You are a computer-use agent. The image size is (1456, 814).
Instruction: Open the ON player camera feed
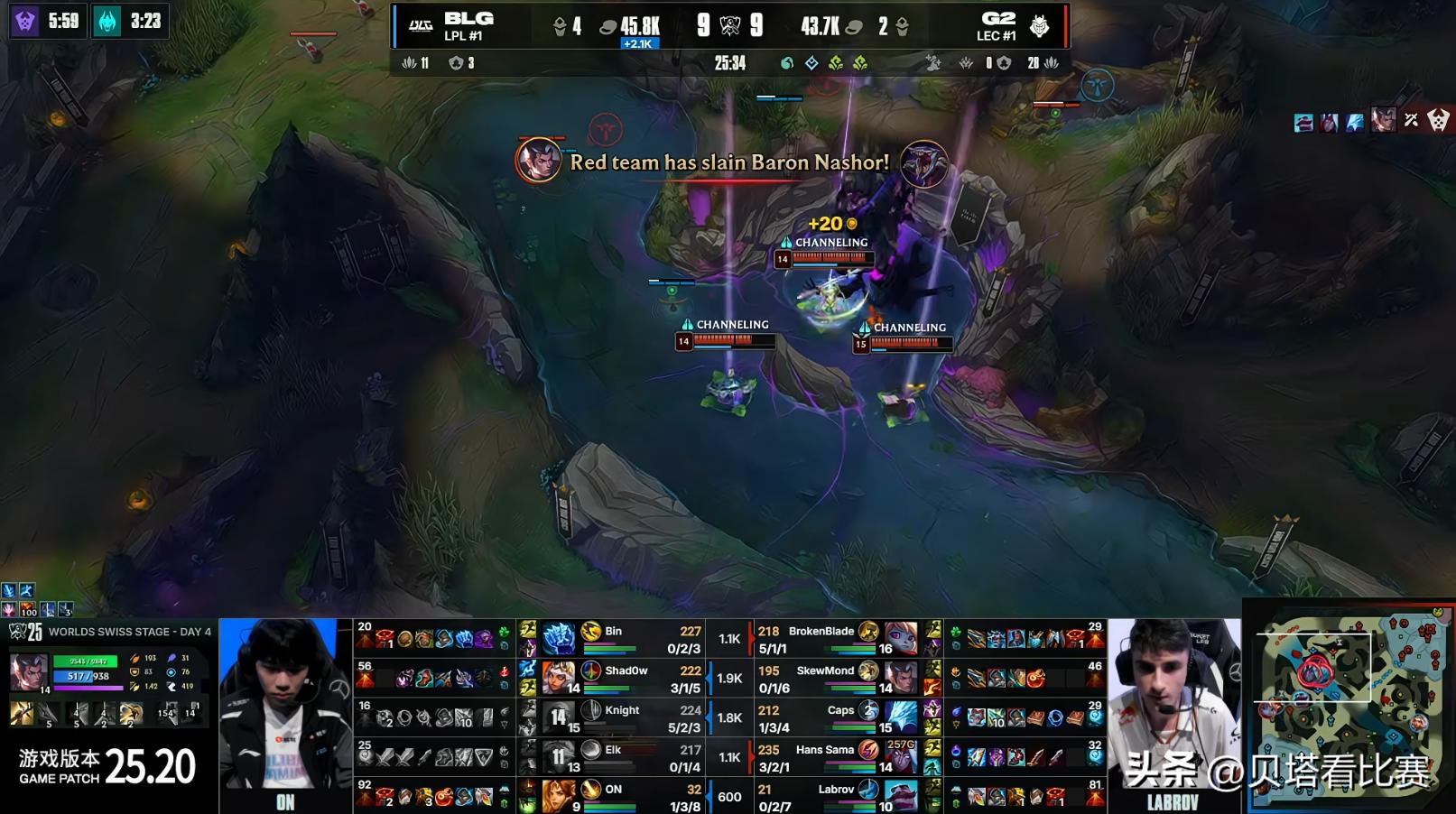(284, 714)
